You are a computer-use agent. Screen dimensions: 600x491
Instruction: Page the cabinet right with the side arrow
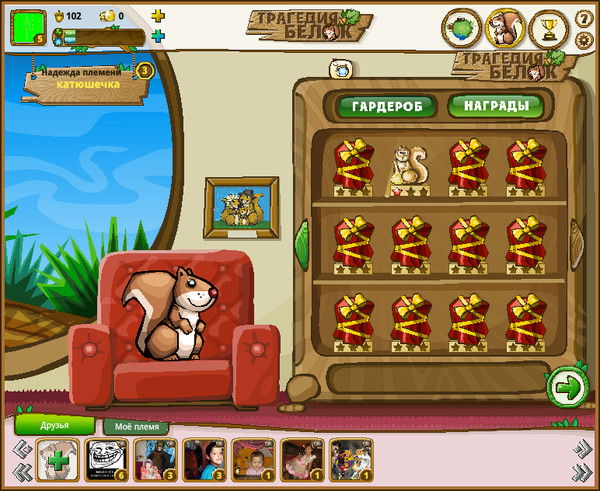(578, 240)
